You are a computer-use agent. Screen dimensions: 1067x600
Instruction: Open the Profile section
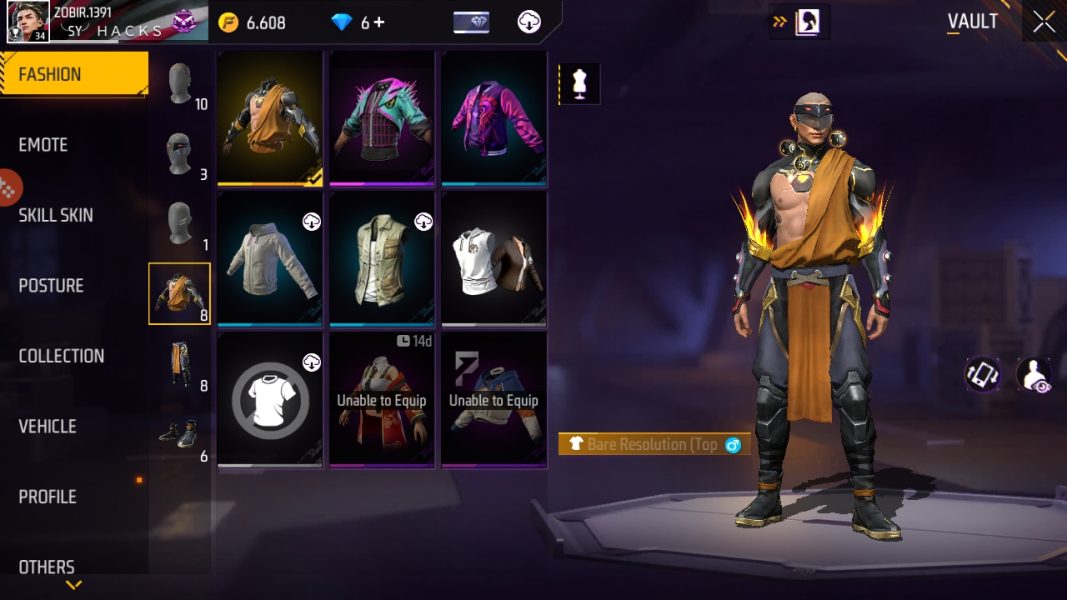[47, 497]
